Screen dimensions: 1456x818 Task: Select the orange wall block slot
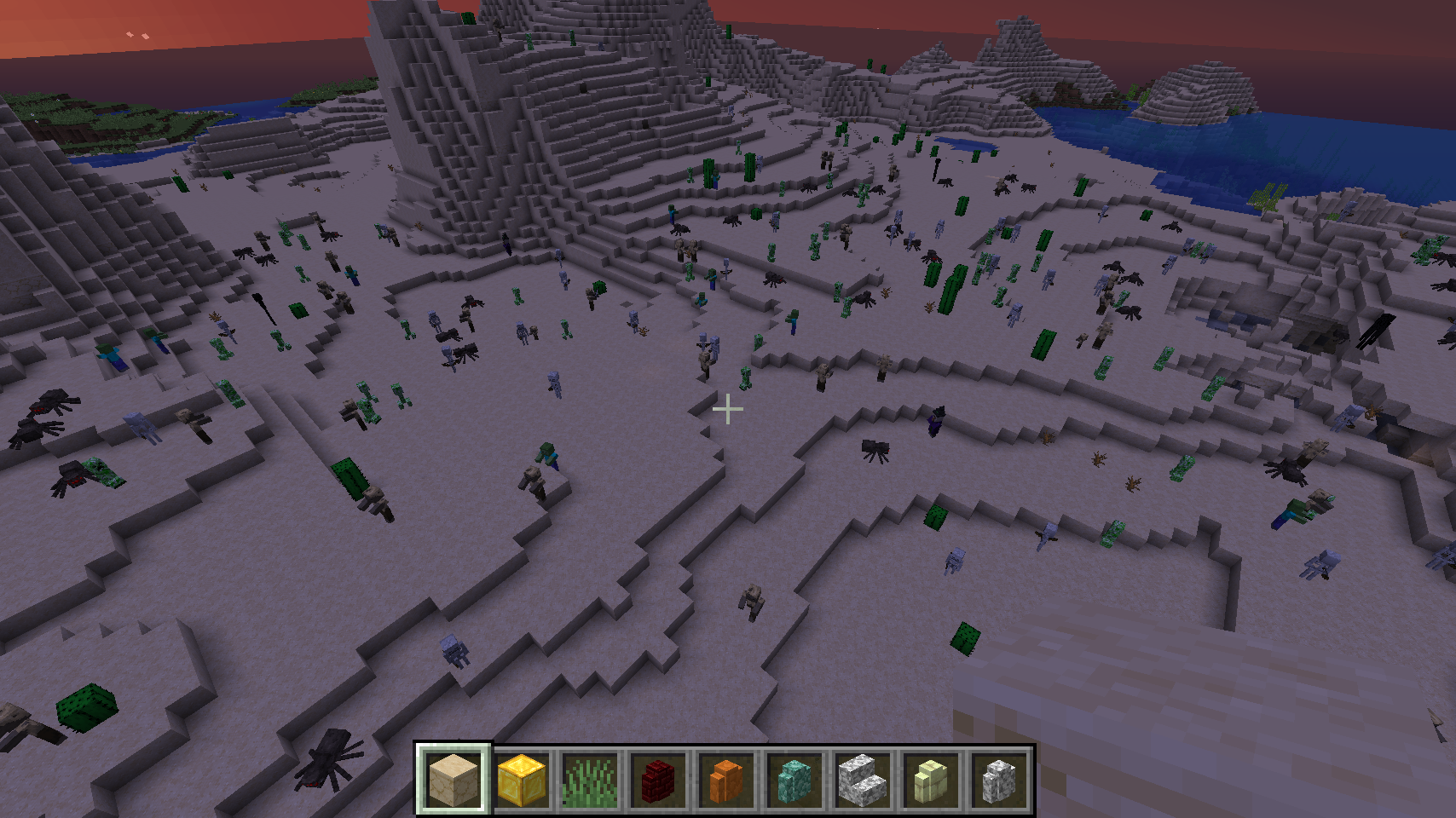725,779
